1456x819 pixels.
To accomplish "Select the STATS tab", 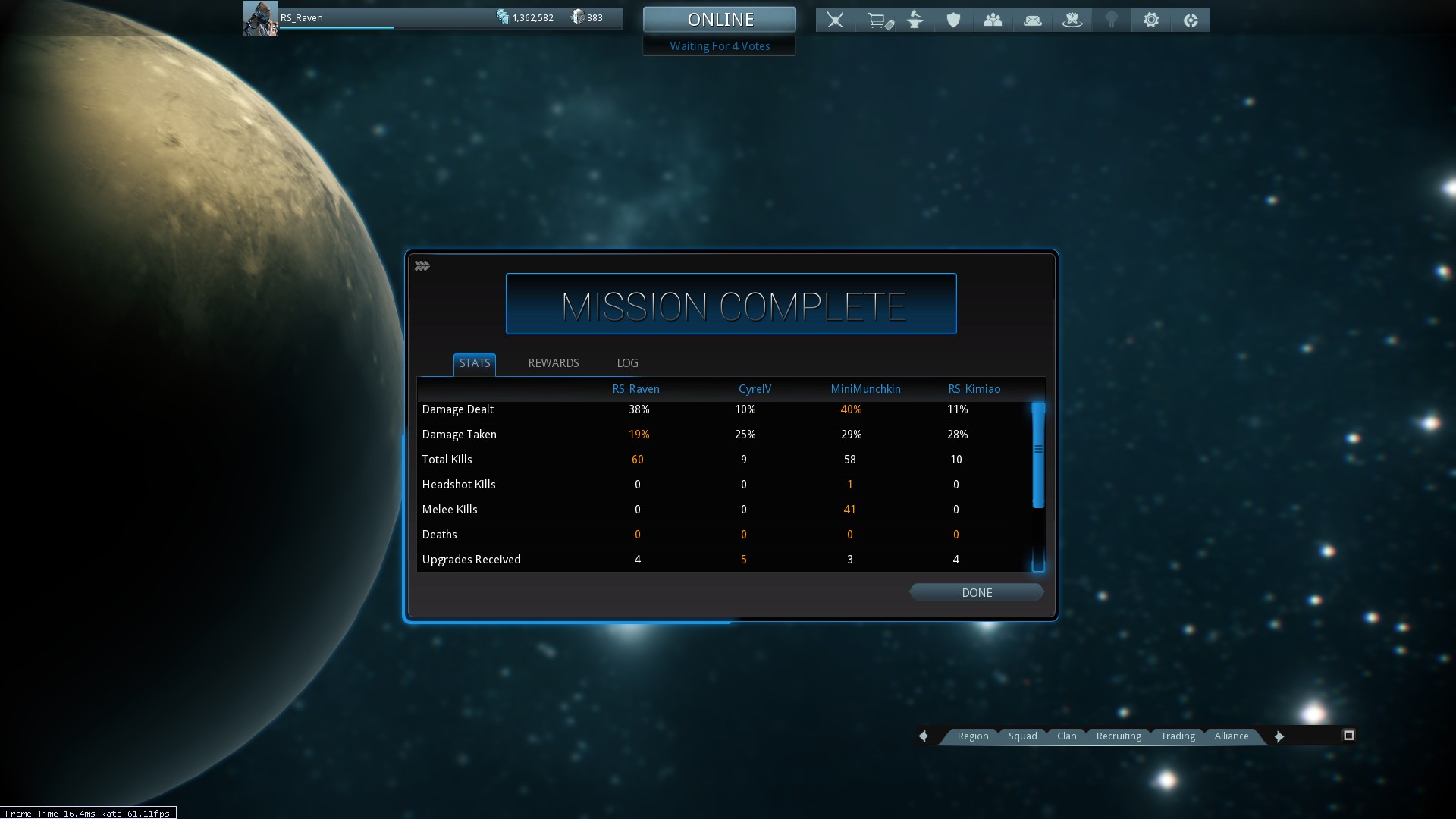I will (x=475, y=363).
